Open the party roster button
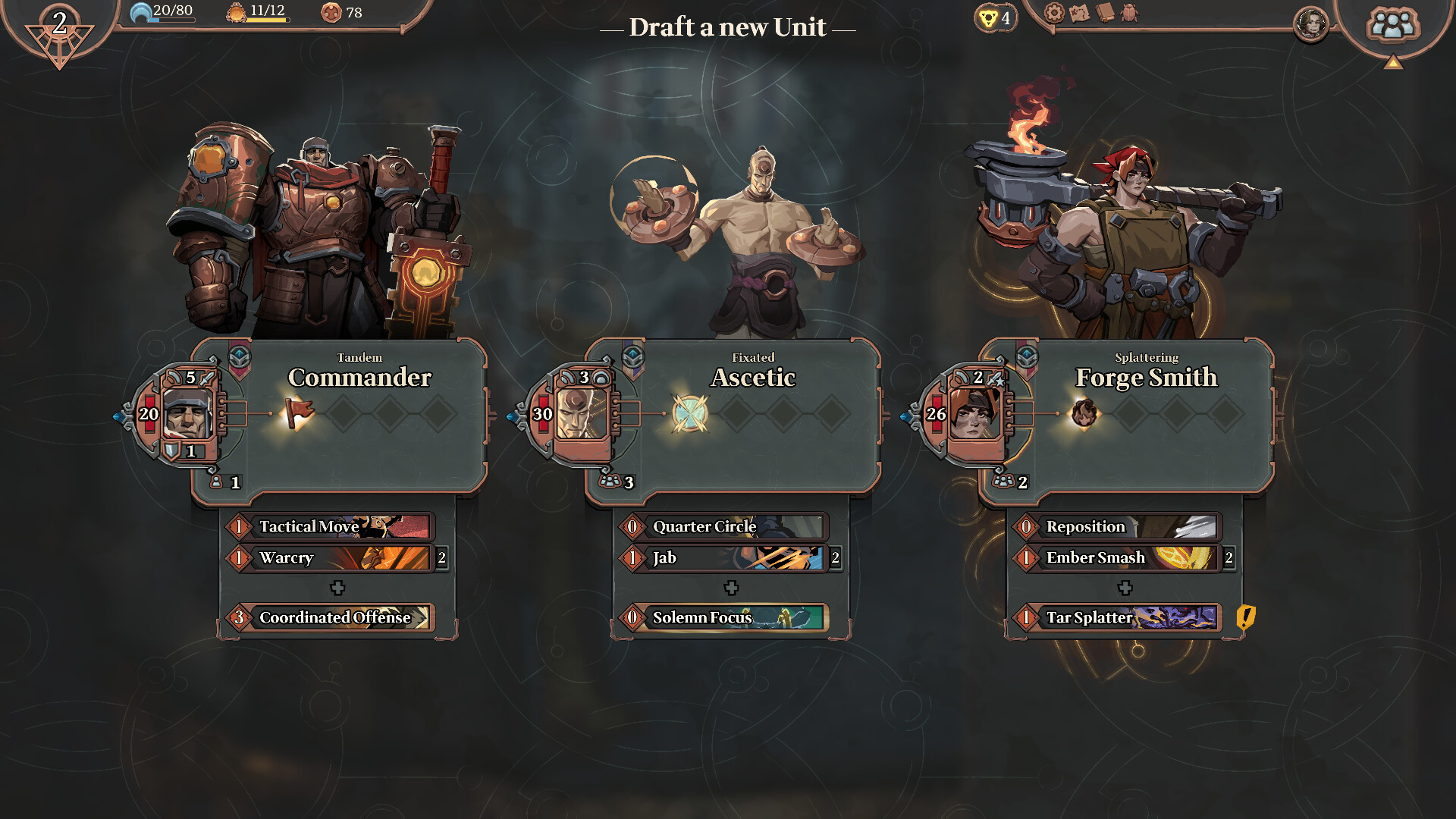 coord(1392,24)
